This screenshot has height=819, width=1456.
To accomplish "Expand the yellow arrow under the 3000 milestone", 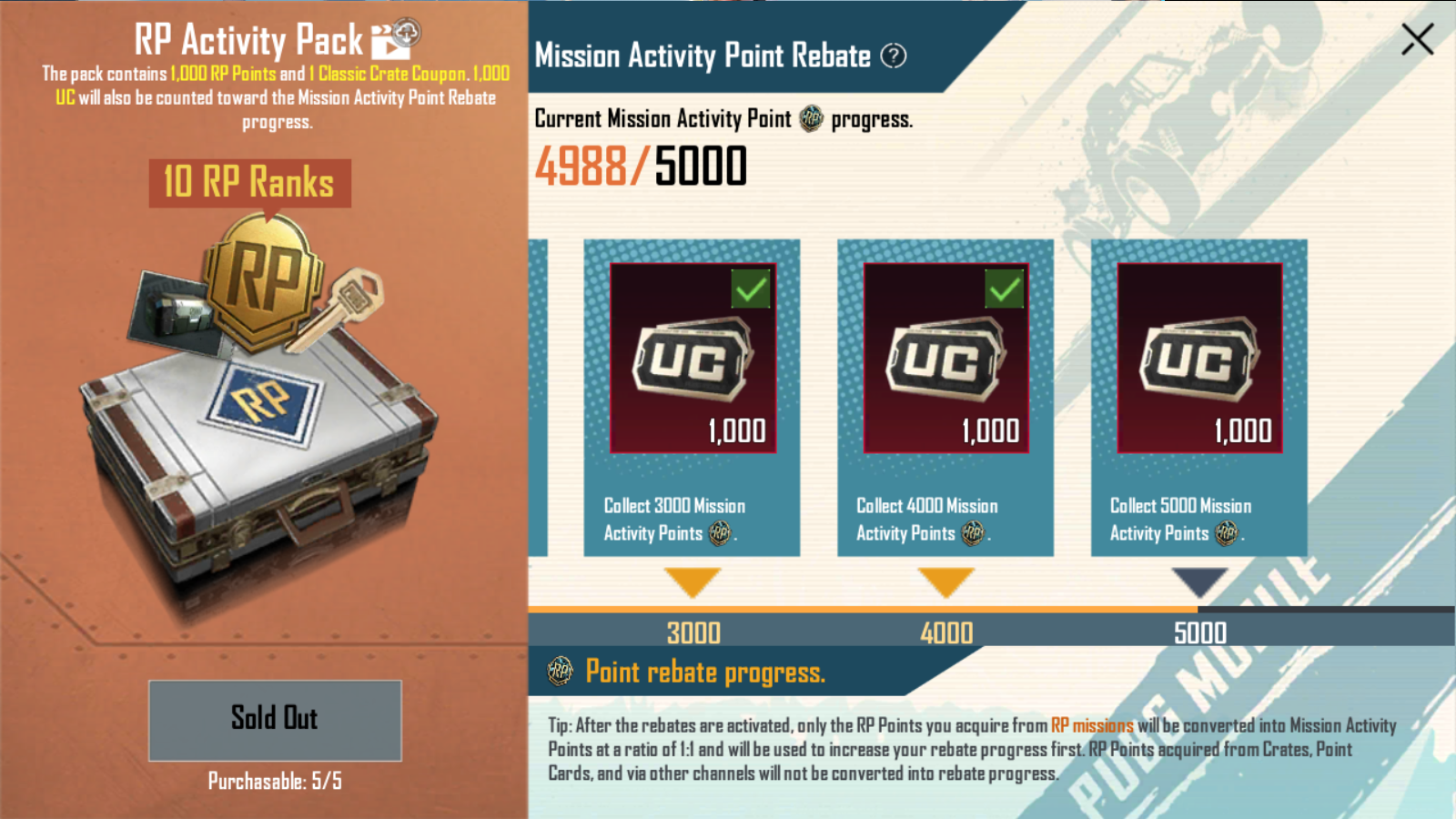I will click(693, 578).
